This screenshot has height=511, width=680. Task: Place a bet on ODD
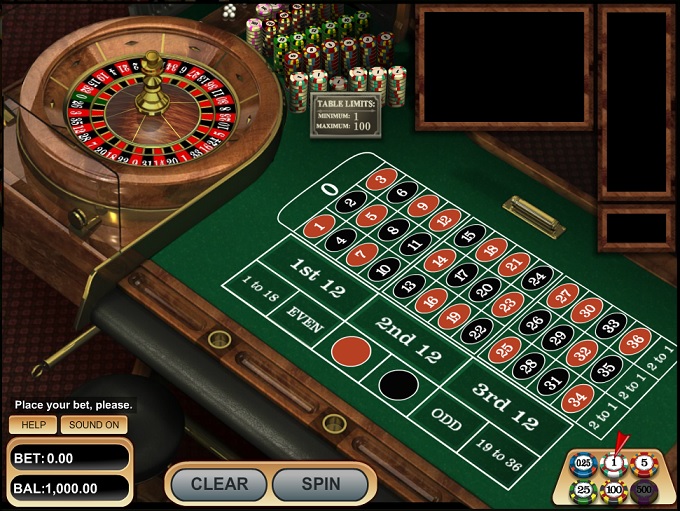click(446, 422)
